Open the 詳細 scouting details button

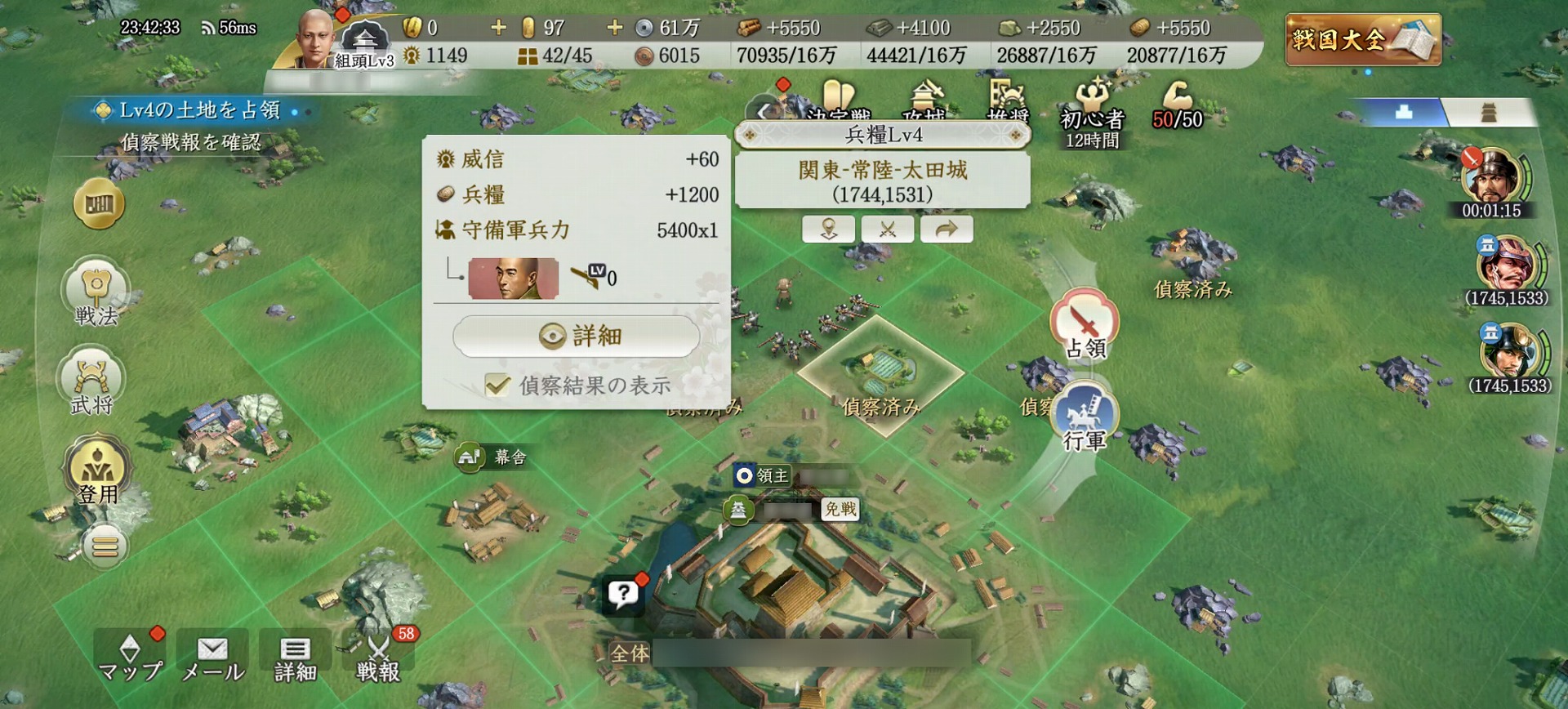tap(577, 336)
